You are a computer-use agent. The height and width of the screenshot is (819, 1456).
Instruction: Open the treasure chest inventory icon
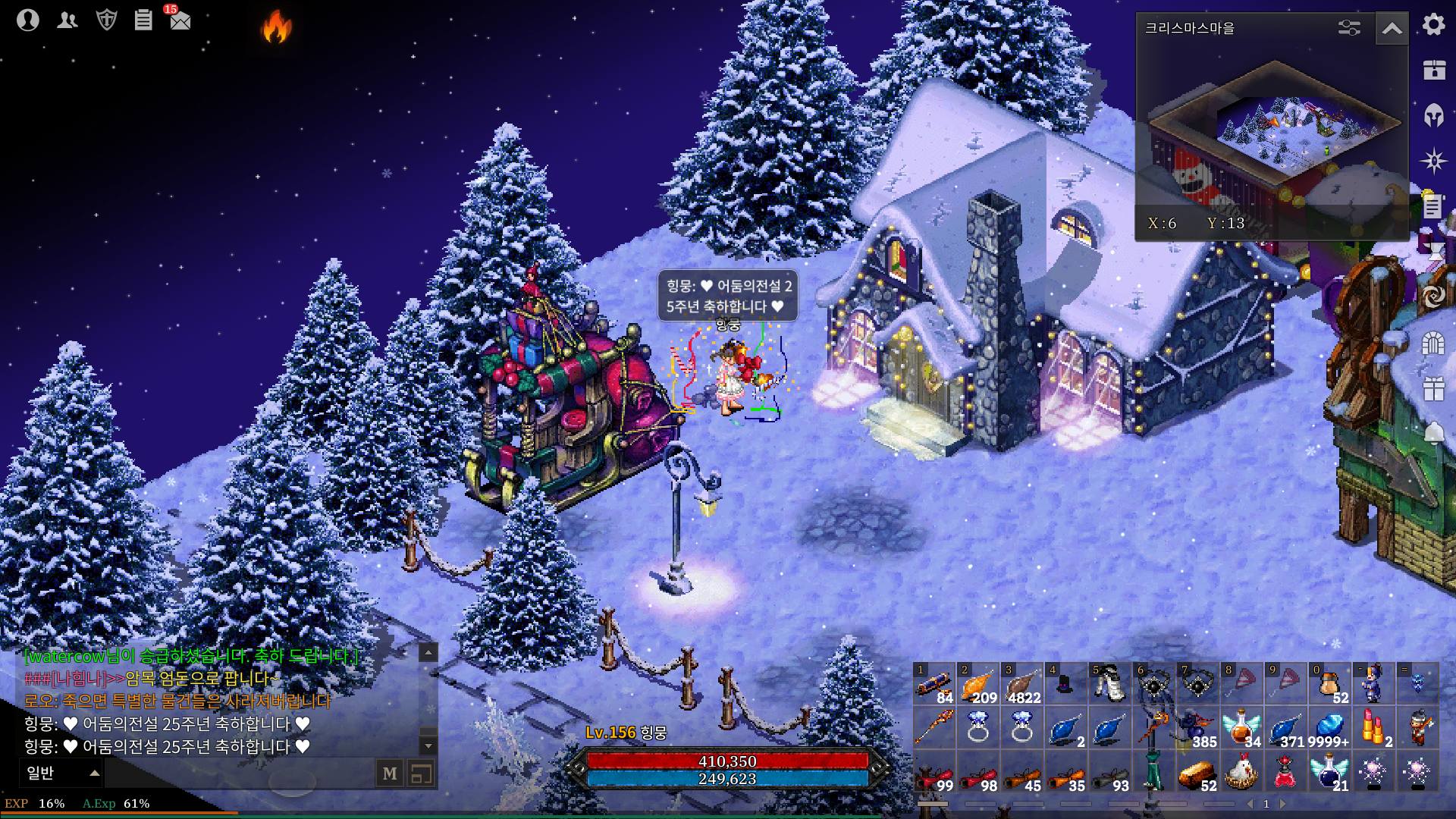1433,70
